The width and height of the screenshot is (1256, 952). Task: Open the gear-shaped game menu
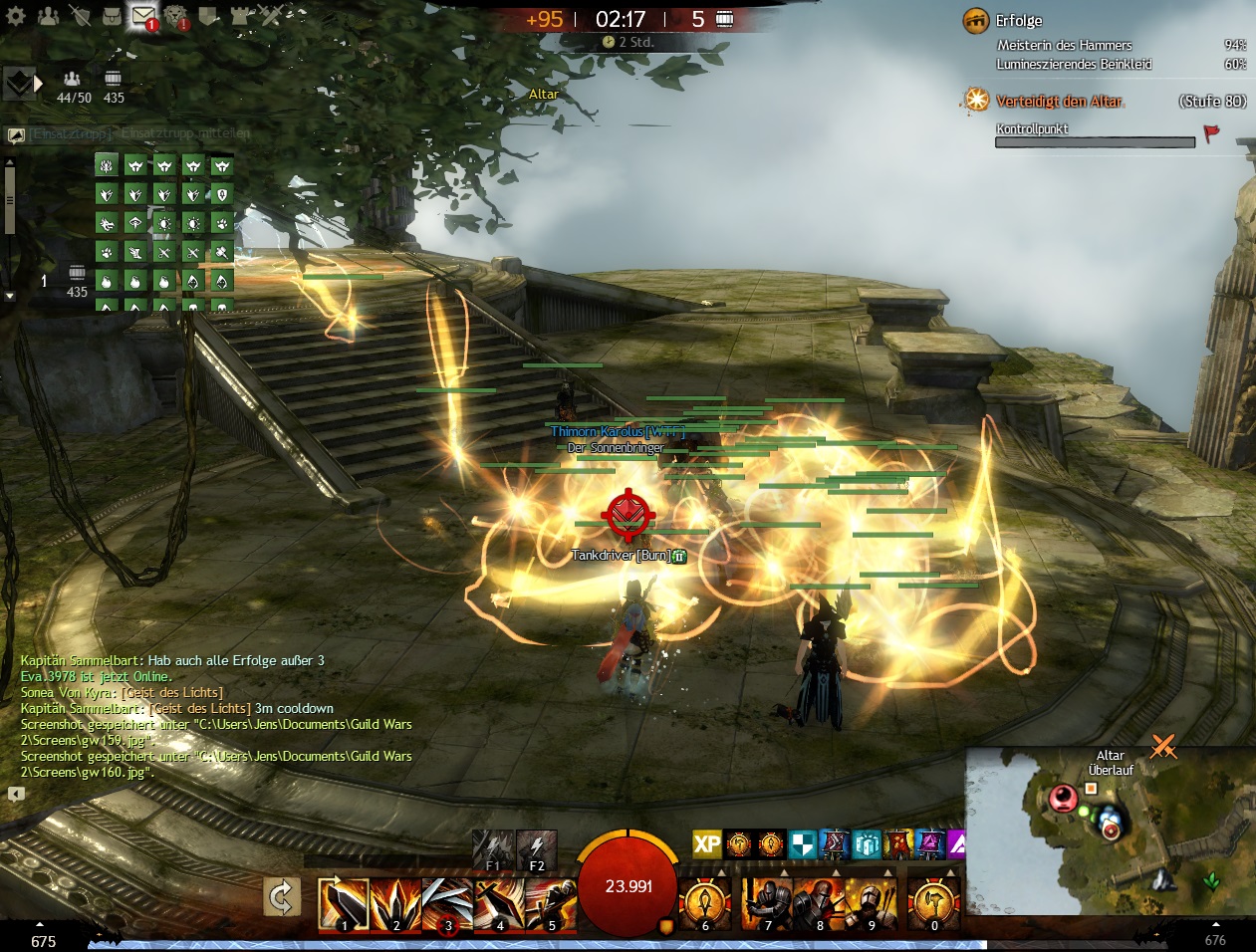coord(16,16)
